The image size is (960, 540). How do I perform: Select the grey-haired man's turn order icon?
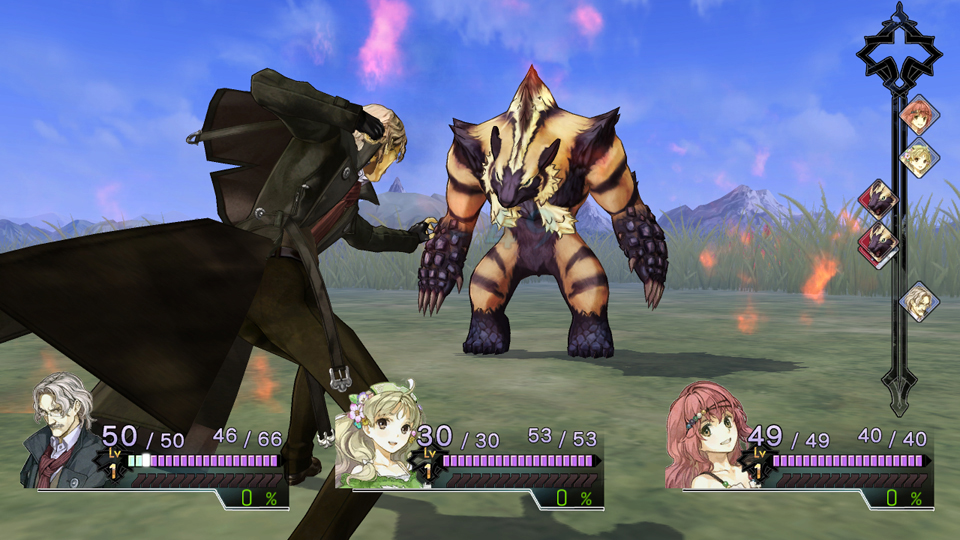(918, 299)
